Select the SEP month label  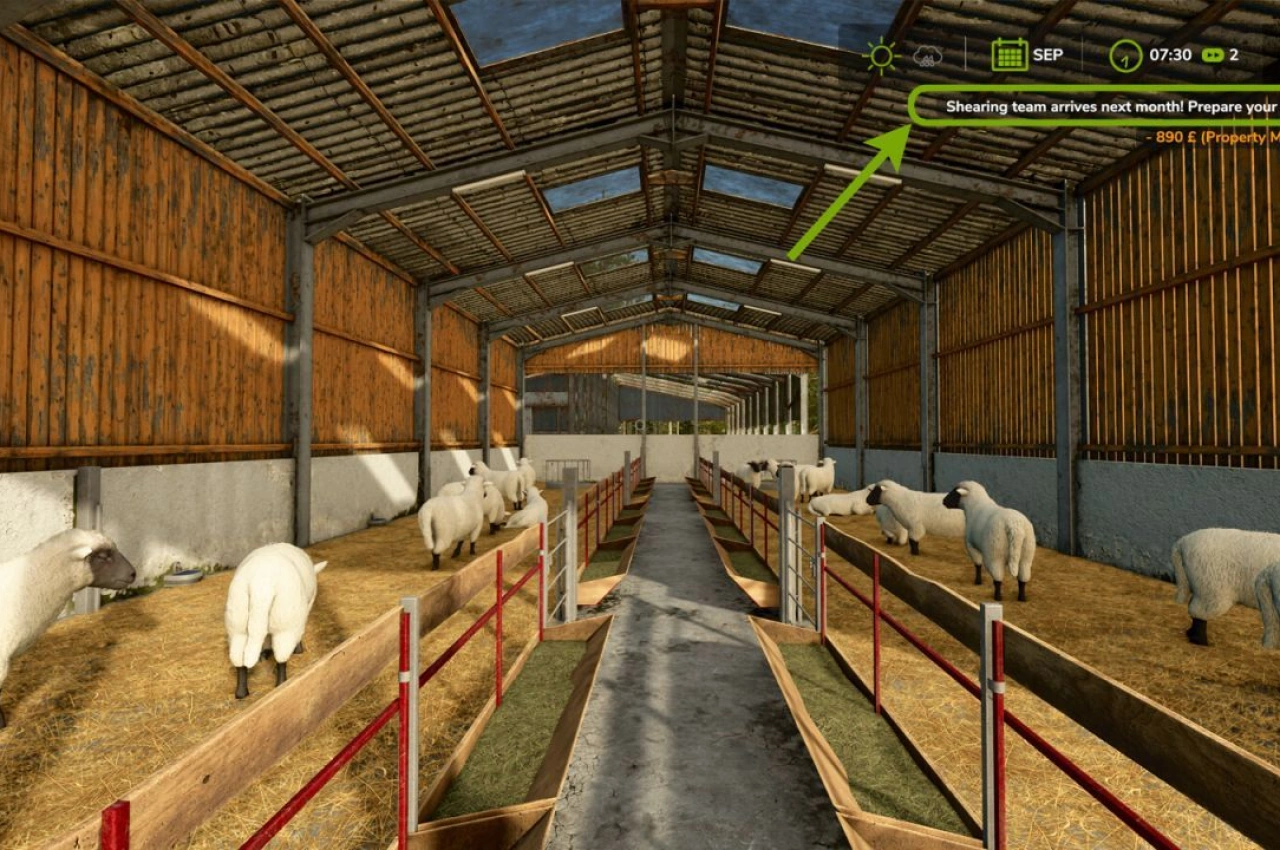(x=1048, y=55)
